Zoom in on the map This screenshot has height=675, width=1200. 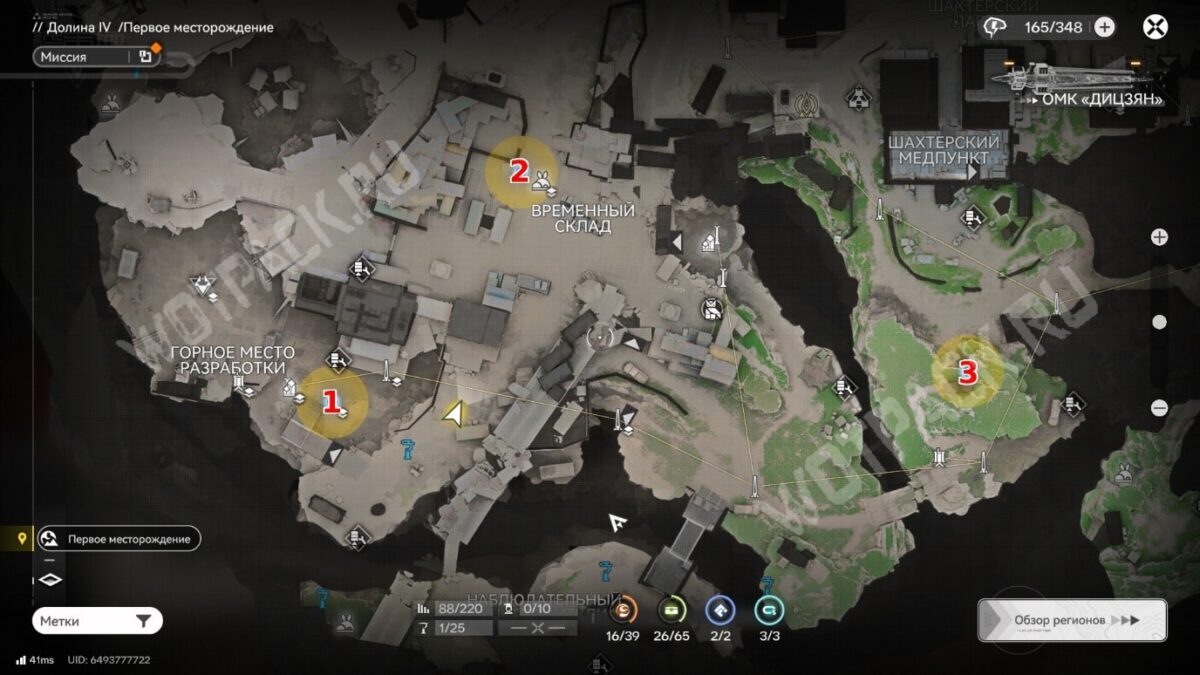(1159, 237)
